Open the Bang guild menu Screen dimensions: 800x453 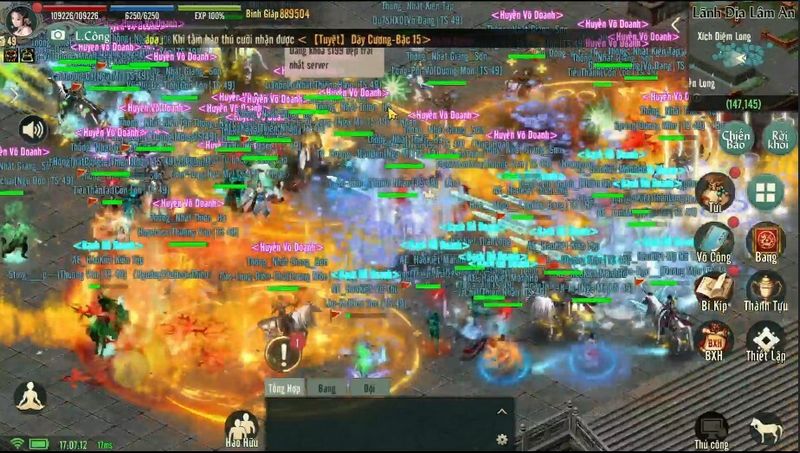click(x=765, y=243)
